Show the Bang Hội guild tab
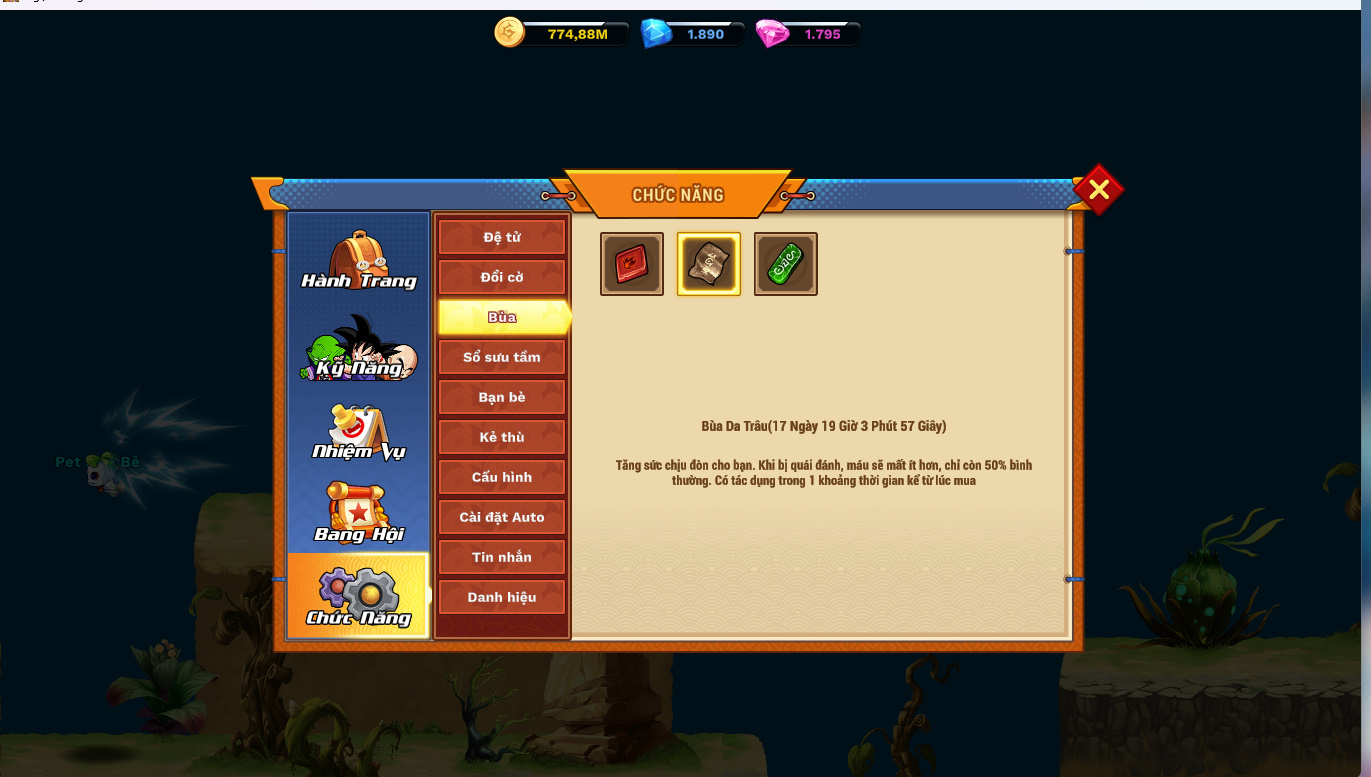 point(358,514)
